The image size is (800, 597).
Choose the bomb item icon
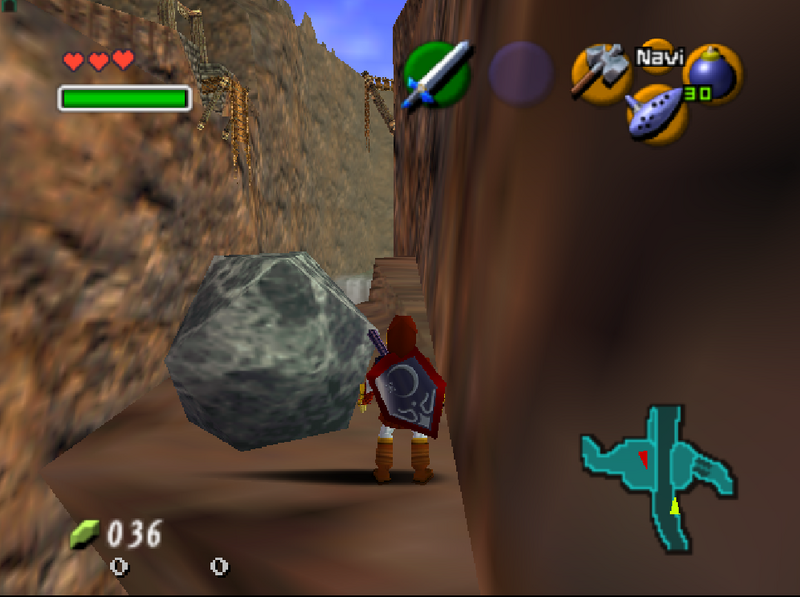(x=712, y=74)
